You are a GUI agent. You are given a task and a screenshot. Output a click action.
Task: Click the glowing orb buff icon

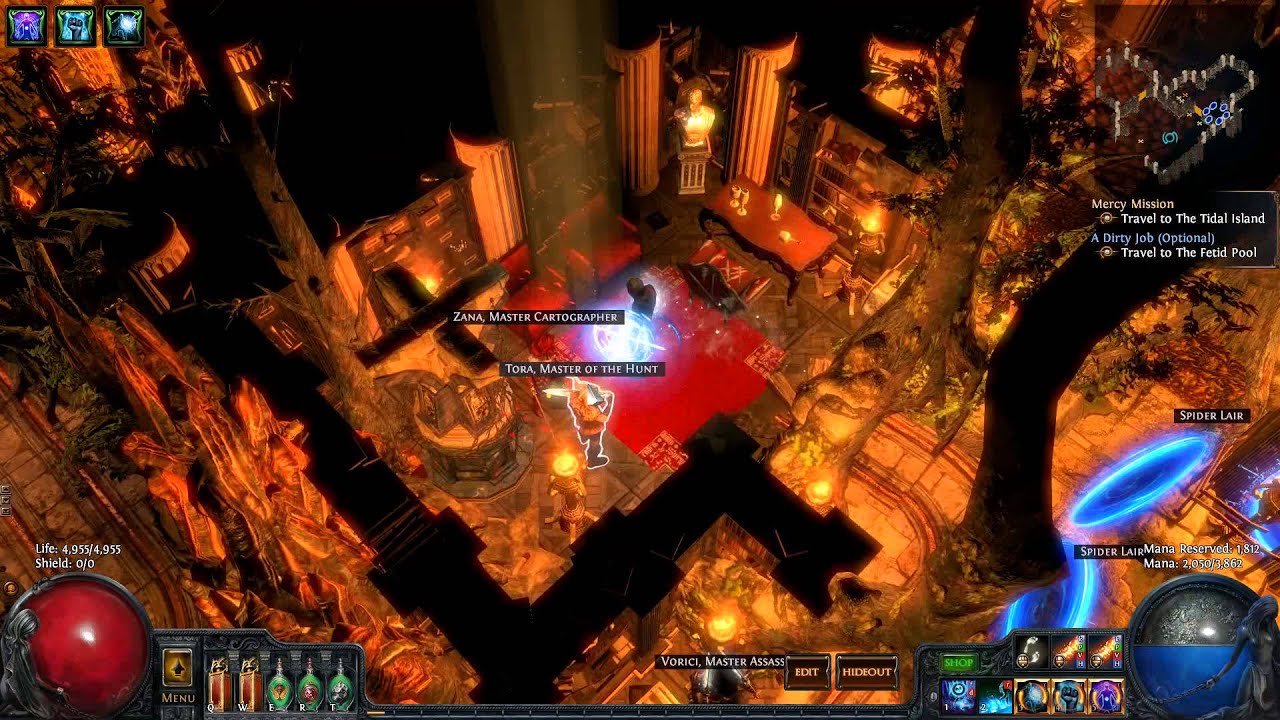point(124,26)
